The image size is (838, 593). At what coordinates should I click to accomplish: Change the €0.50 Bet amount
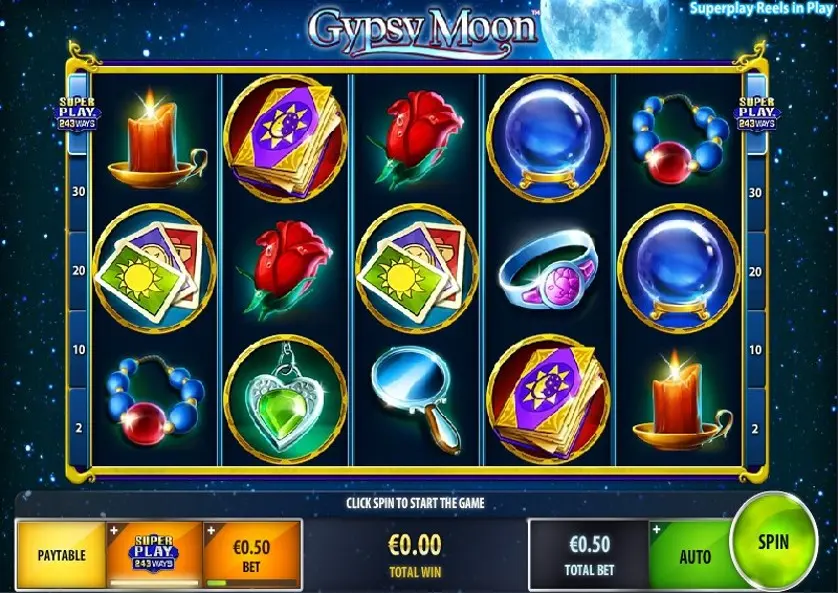pyautogui.click(x=252, y=553)
